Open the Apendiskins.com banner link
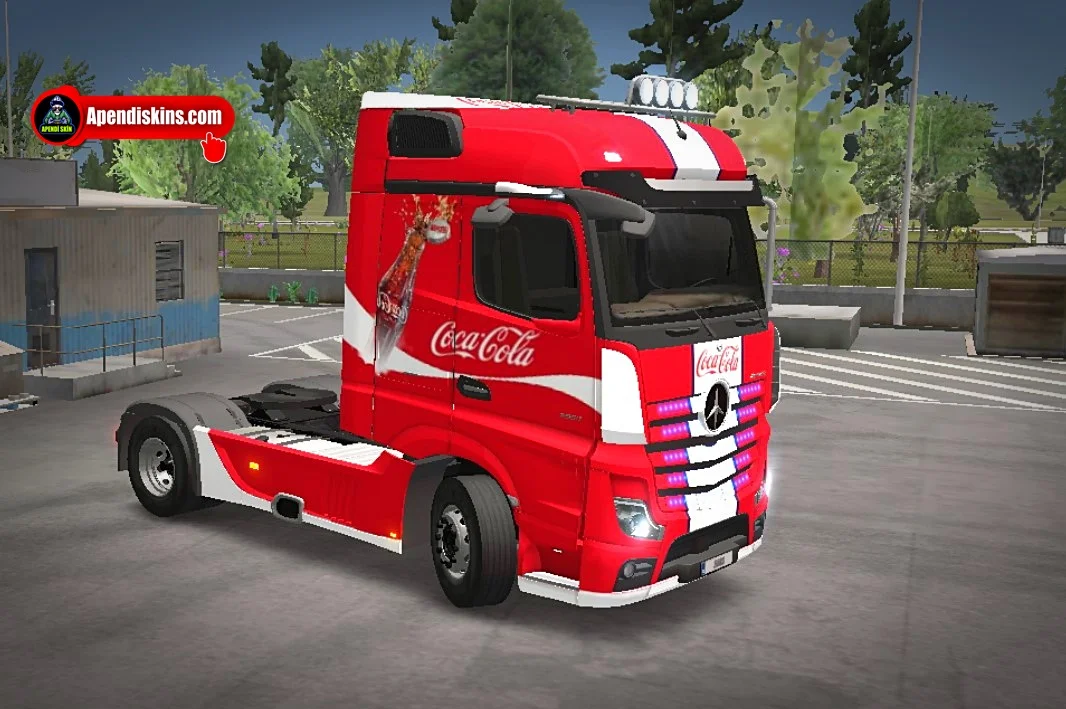The height and width of the screenshot is (709, 1066). pyautogui.click(x=155, y=116)
